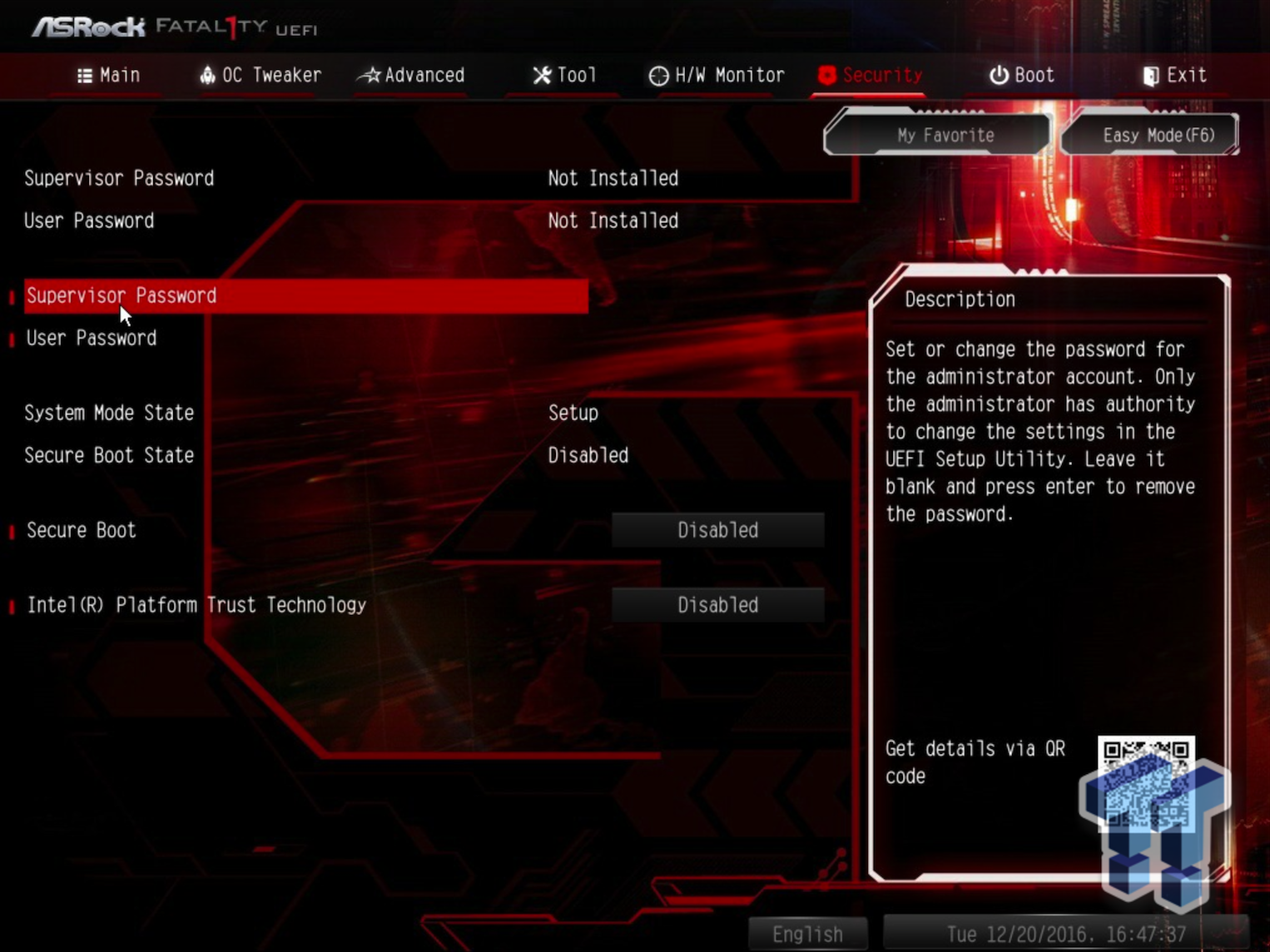Open the English language selector

pos(806,934)
